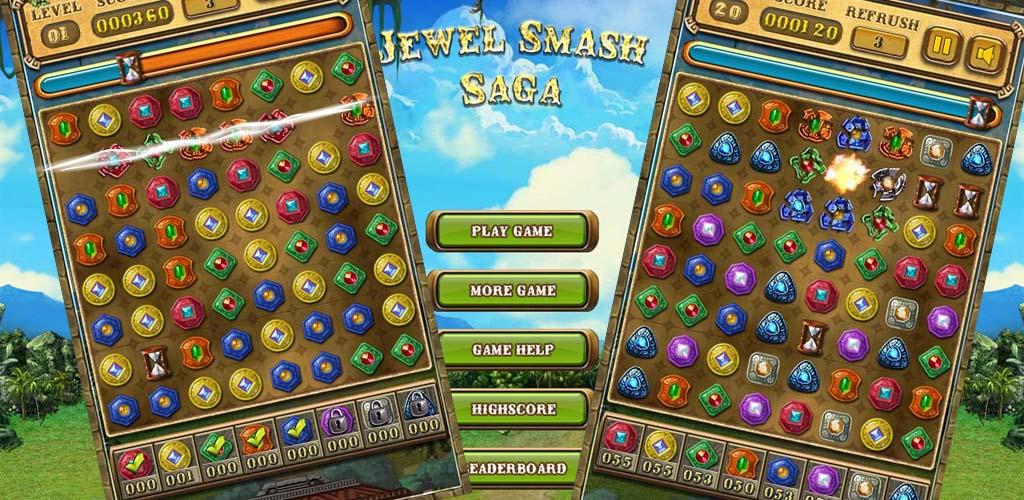
Task: Select the hourglass tile on the Level 01 board
Action: click(x=155, y=361)
